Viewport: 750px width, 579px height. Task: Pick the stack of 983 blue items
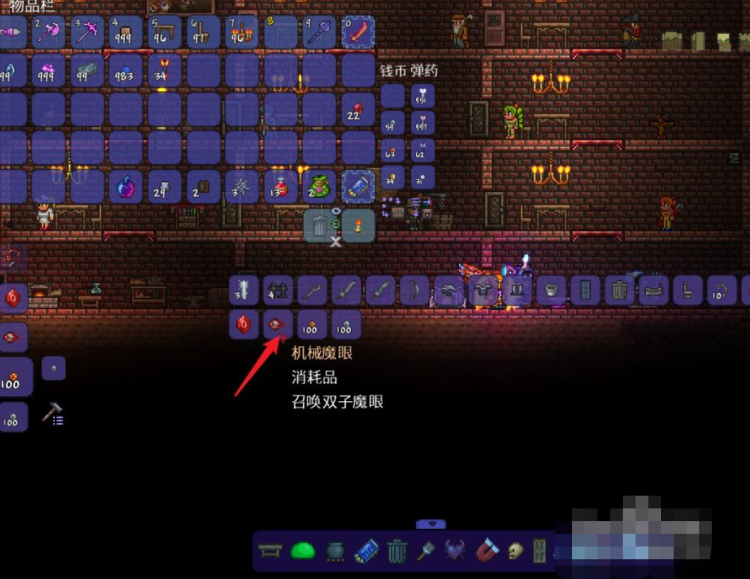click(126, 71)
